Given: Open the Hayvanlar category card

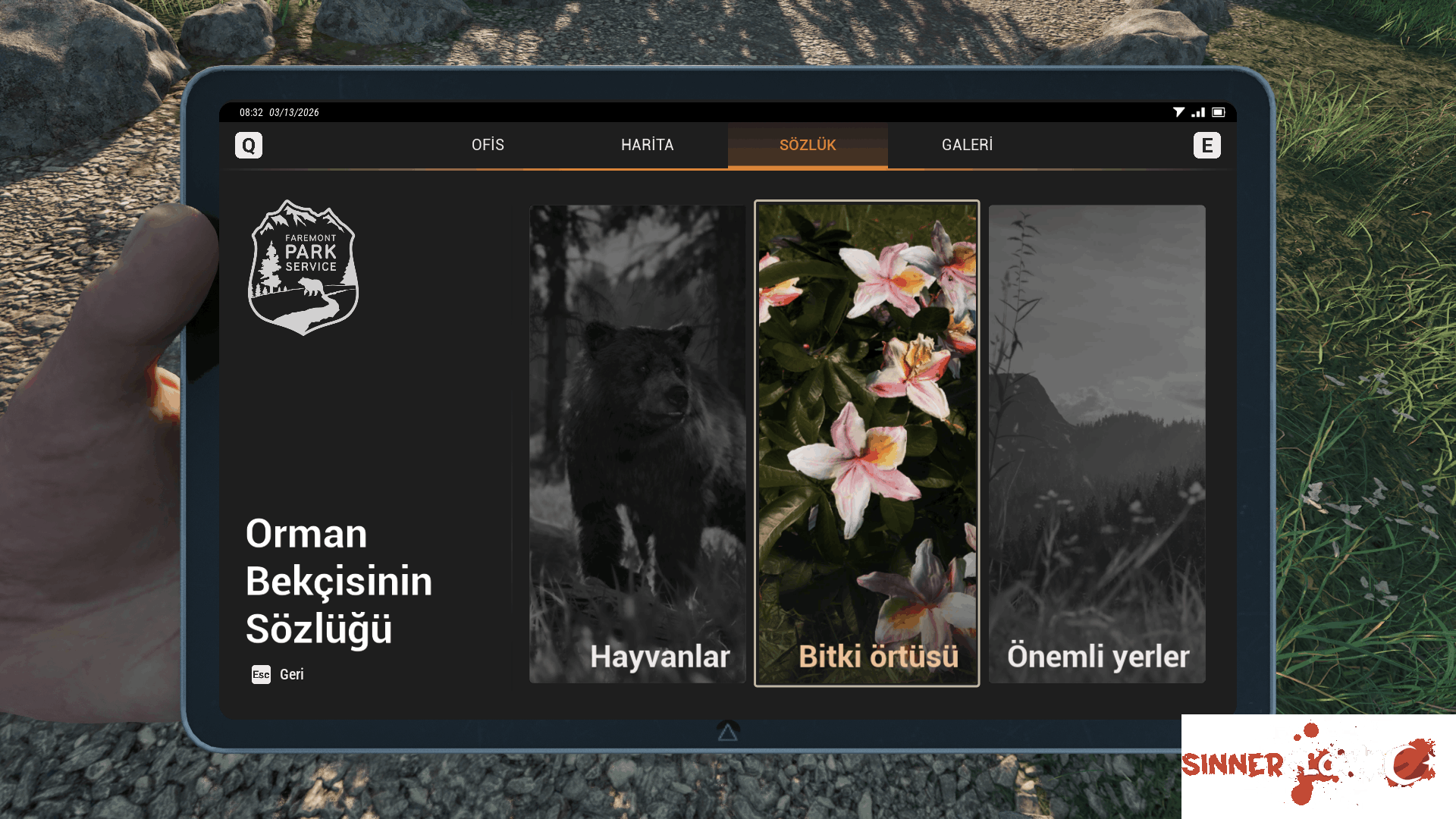Looking at the screenshot, I should coord(638,444).
